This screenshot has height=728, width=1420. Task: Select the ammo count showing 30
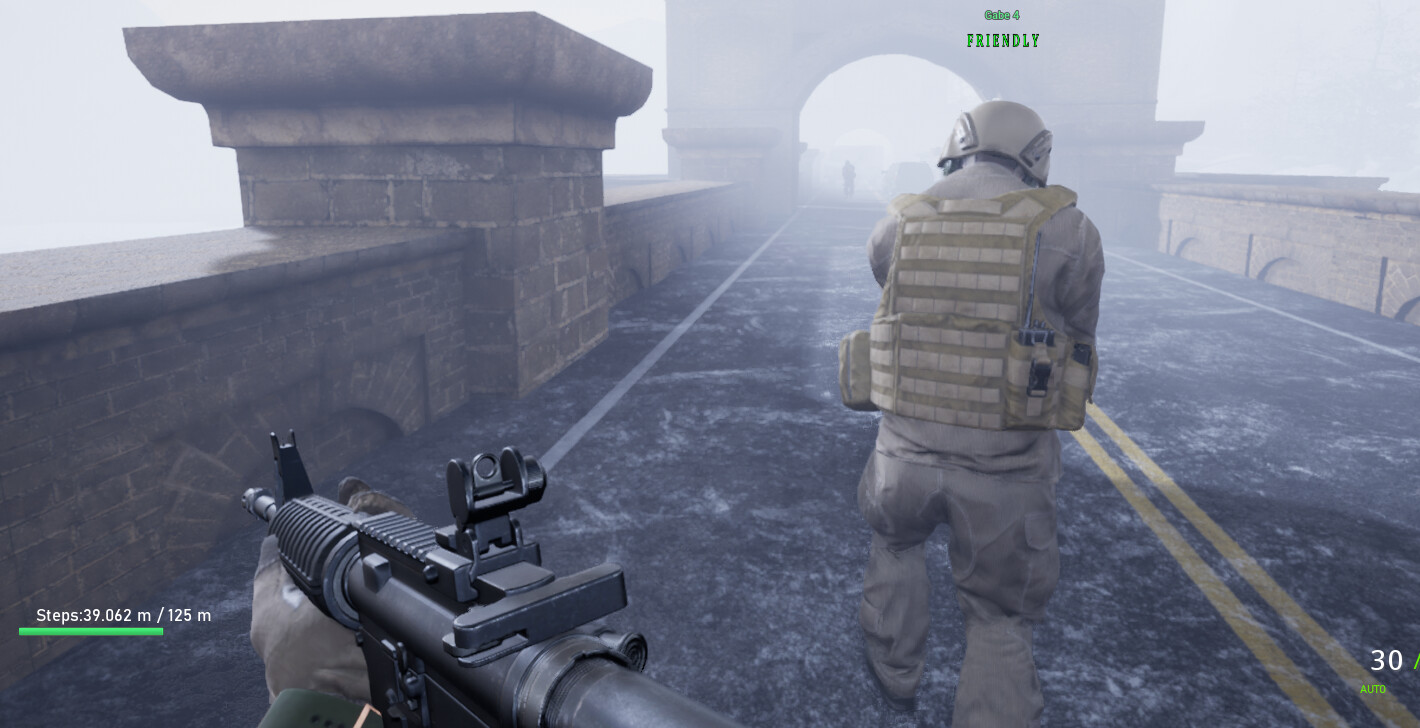pyautogui.click(x=1387, y=661)
